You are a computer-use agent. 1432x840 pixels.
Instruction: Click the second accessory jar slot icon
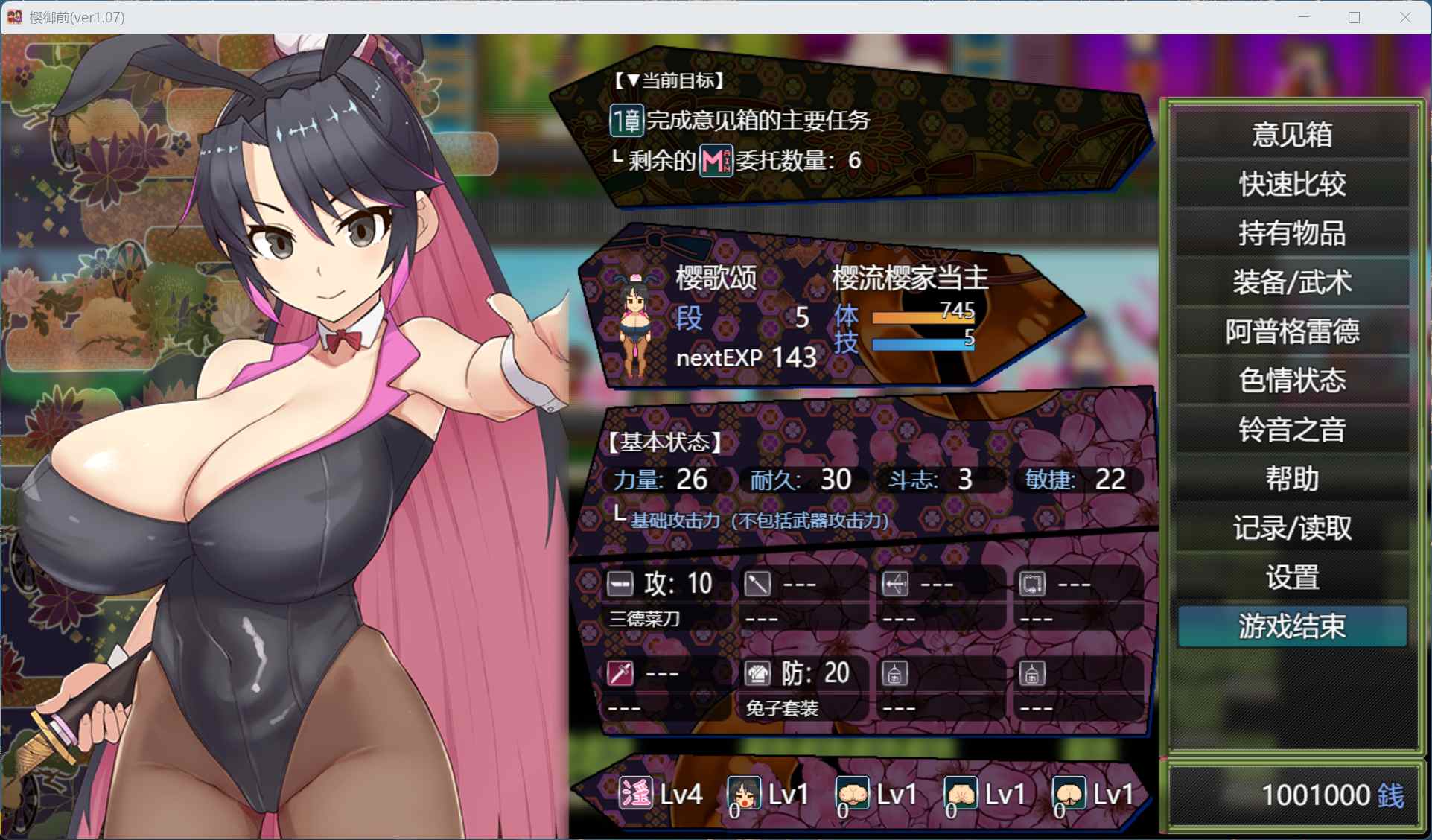(x=1034, y=672)
